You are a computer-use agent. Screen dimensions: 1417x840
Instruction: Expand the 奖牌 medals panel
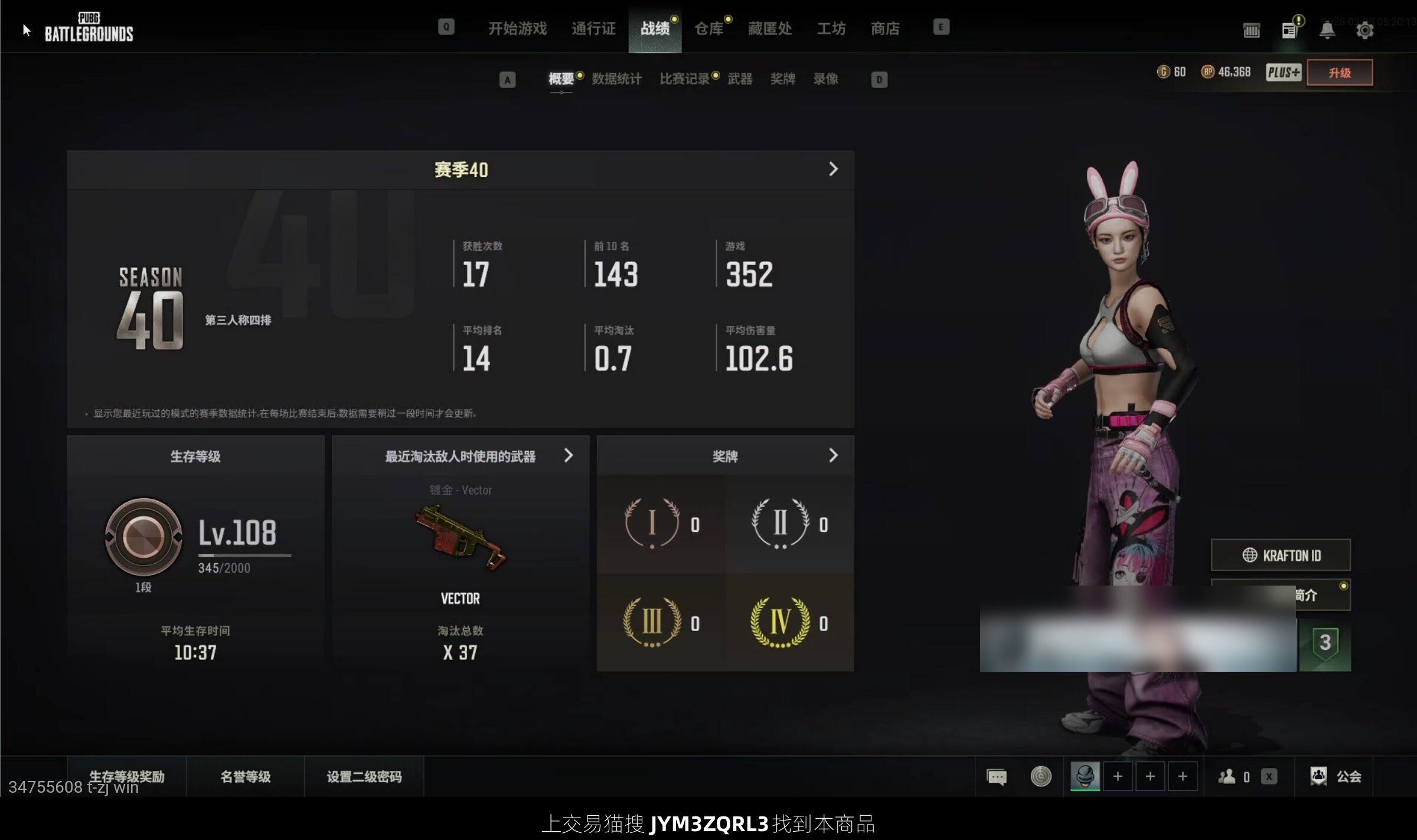[833, 456]
